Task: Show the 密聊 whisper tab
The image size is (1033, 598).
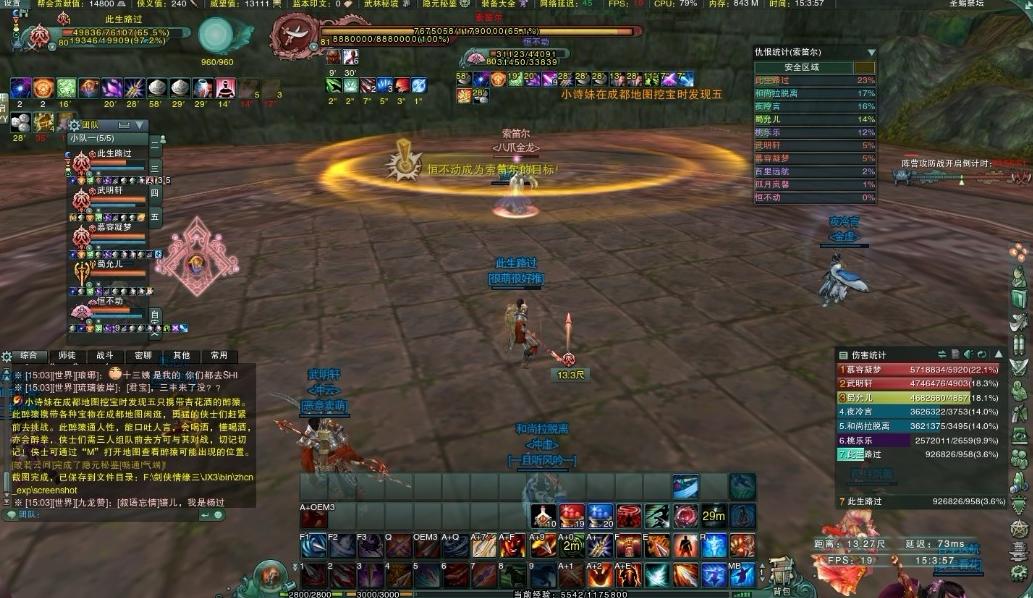Action: click(x=142, y=355)
